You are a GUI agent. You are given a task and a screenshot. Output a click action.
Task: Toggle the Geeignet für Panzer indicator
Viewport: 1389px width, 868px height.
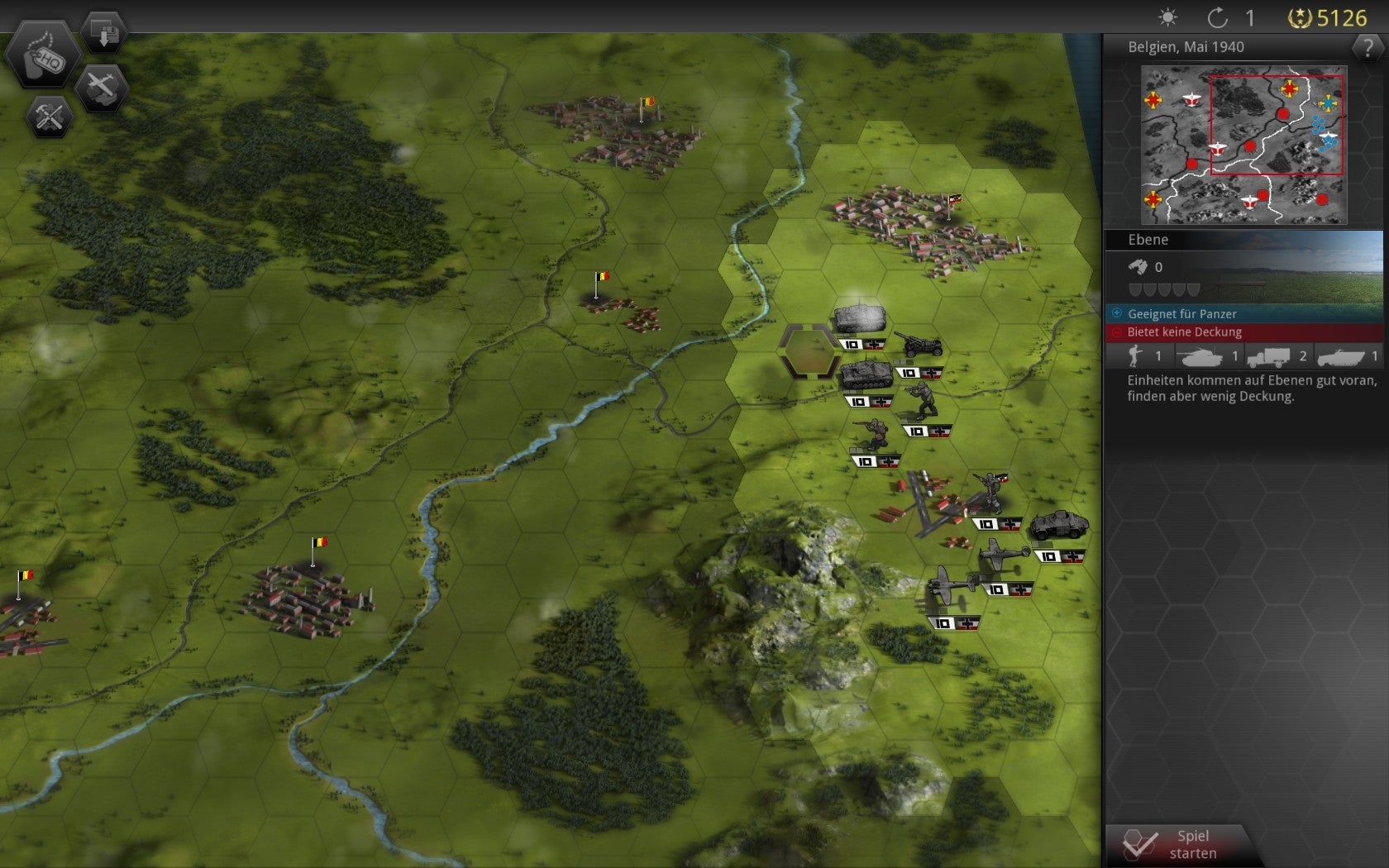click(x=1182, y=313)
